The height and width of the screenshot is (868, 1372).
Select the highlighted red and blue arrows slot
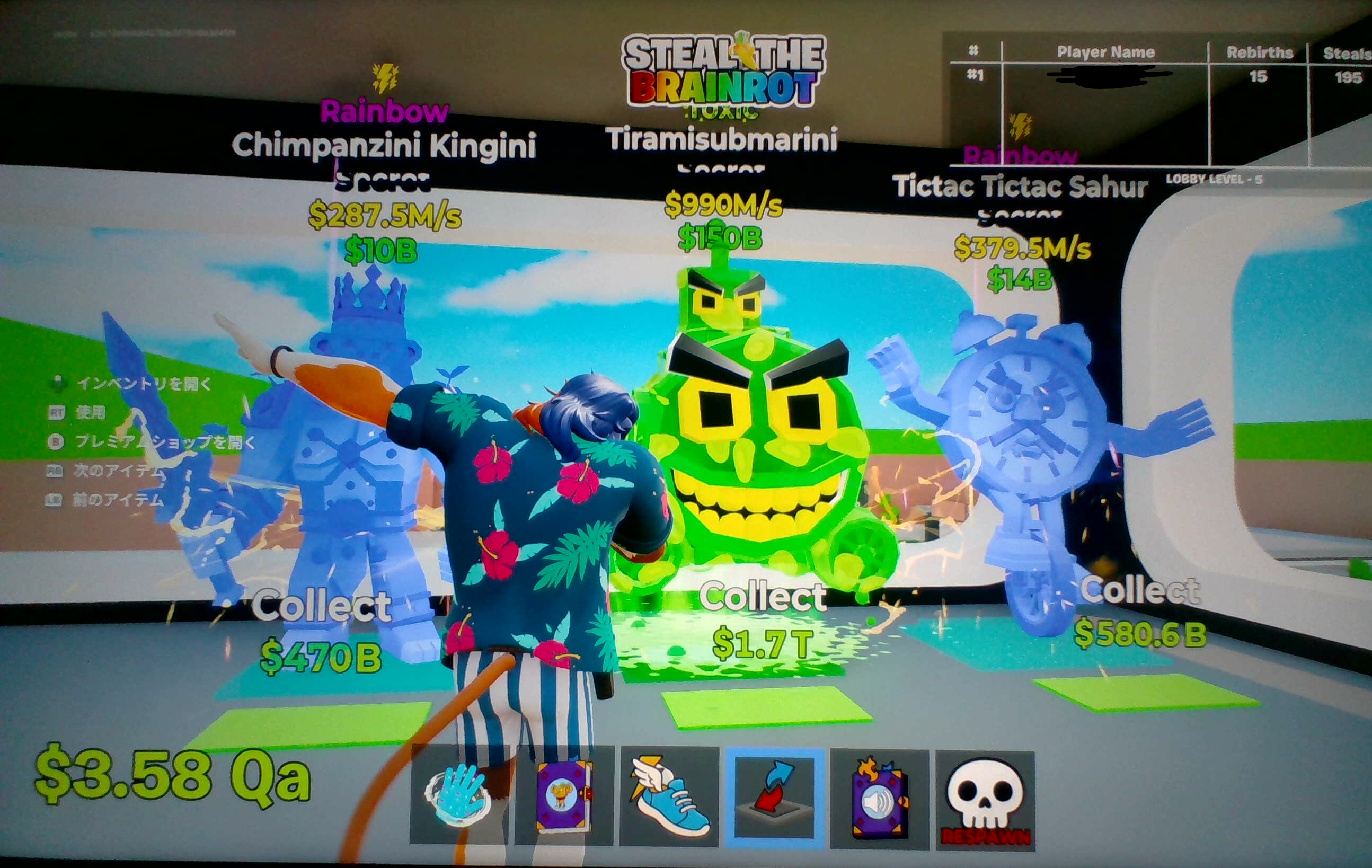pos(774,796)
